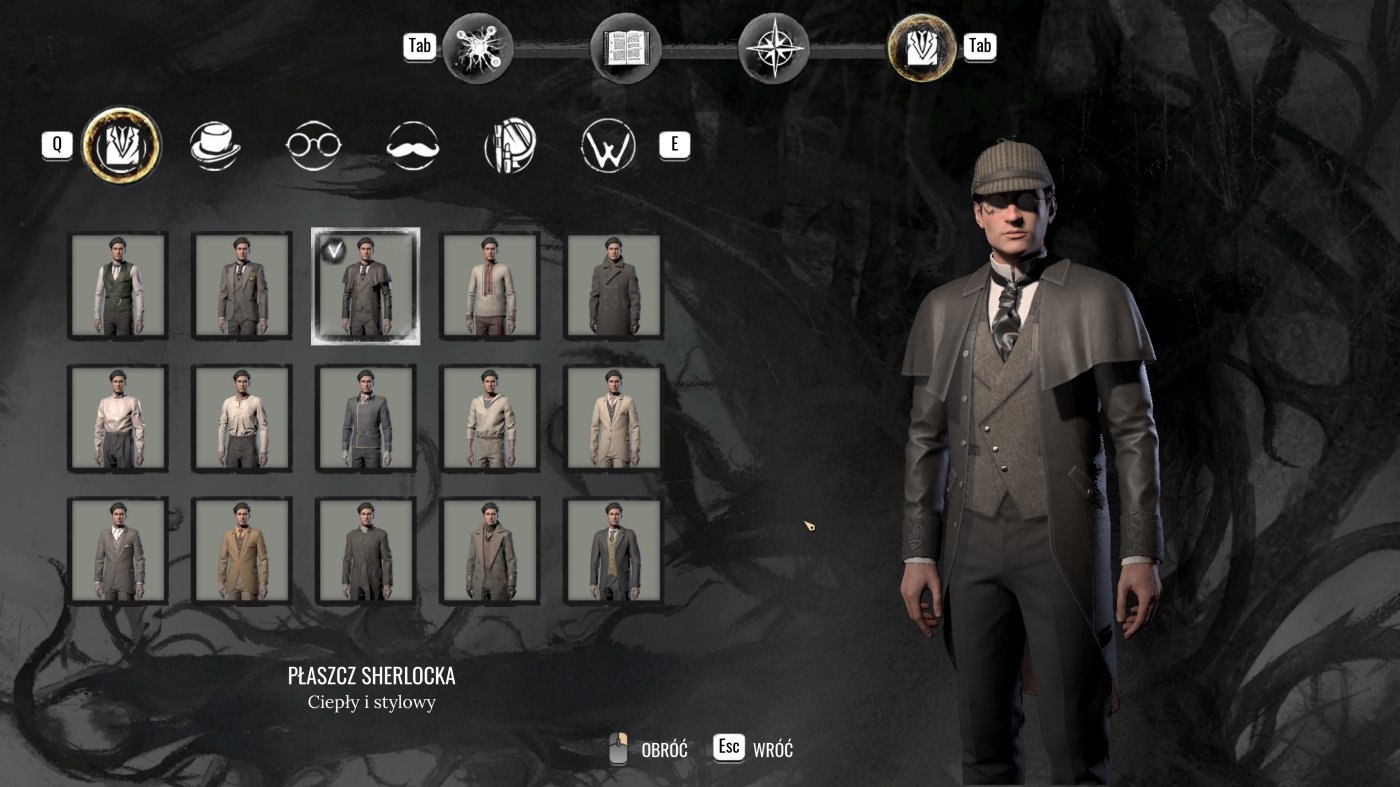Pick the dark double-breasted overcoat outfit
The width and height of the screenshot is (1400, 787).
[x=614, y=286]
